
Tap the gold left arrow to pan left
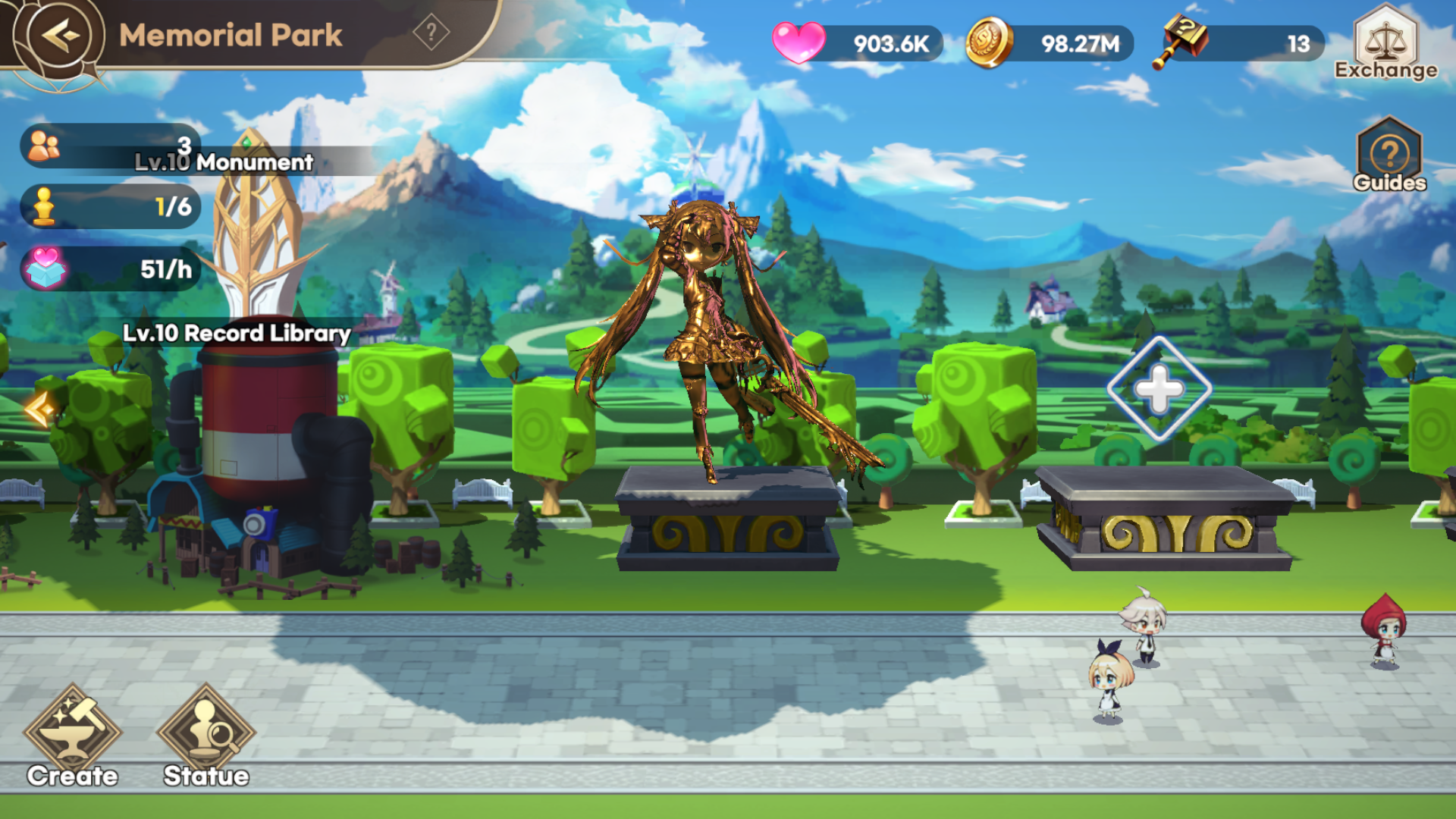(39, 409)
